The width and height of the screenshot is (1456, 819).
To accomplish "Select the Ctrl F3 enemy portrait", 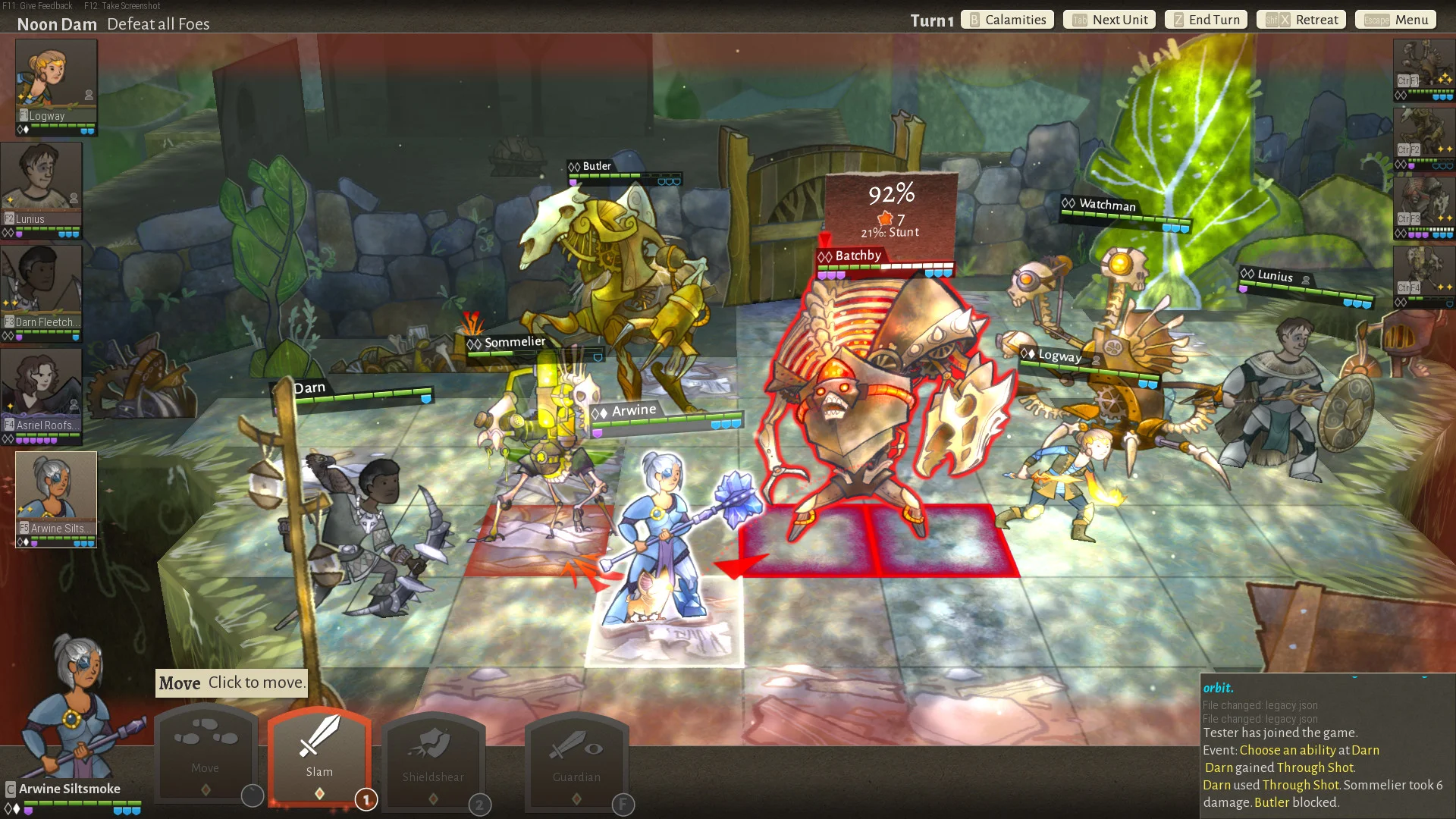I will 1423,203.
